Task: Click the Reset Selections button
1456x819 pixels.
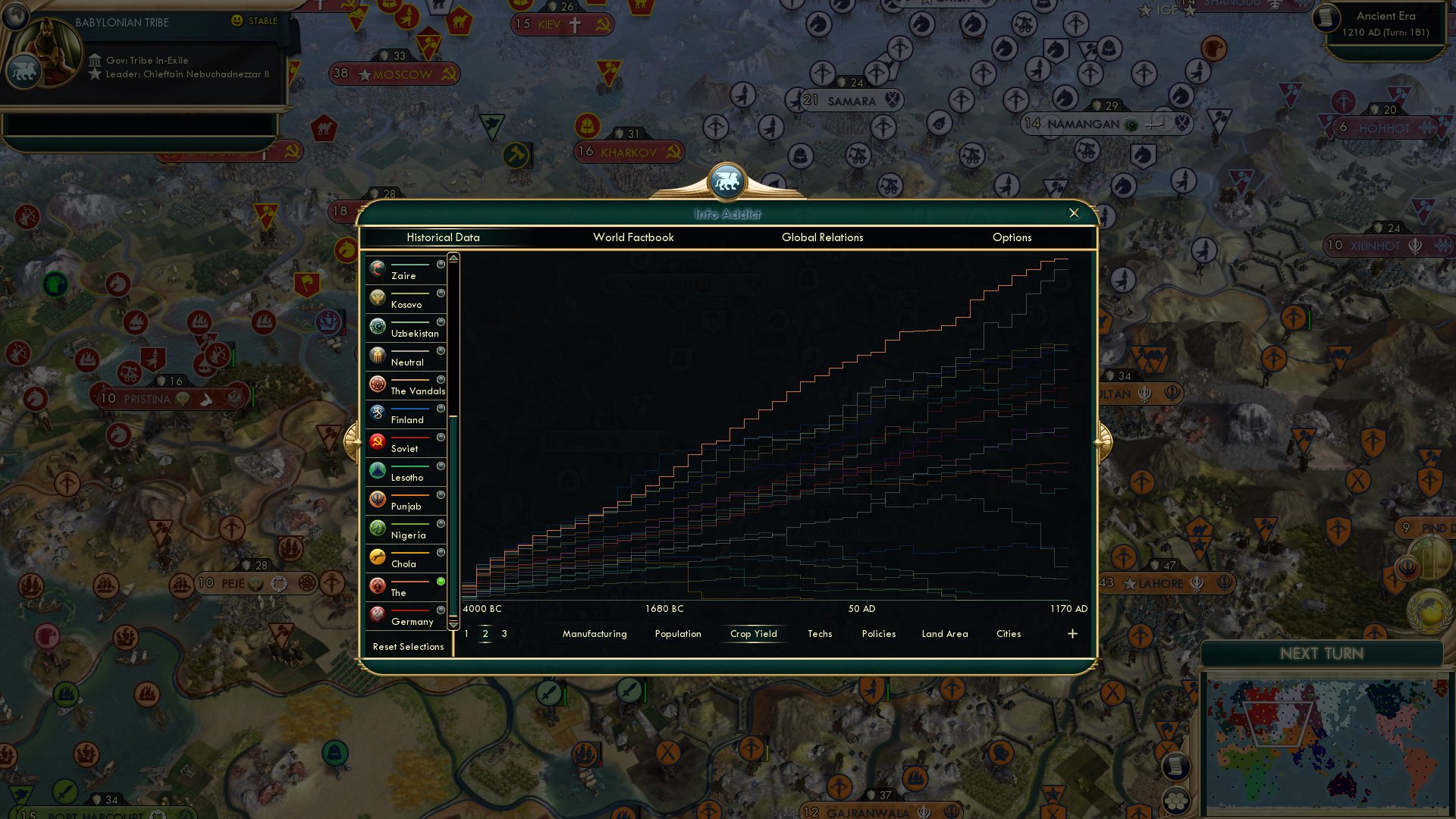Action: [408, 647]
